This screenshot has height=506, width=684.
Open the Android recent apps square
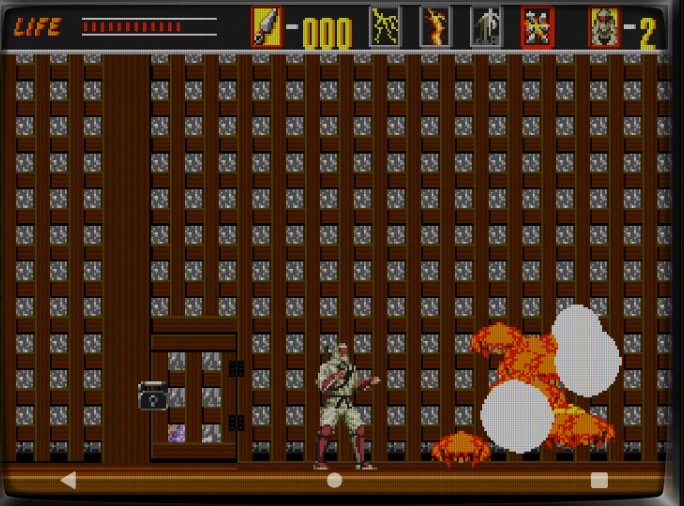pos(599,480)
